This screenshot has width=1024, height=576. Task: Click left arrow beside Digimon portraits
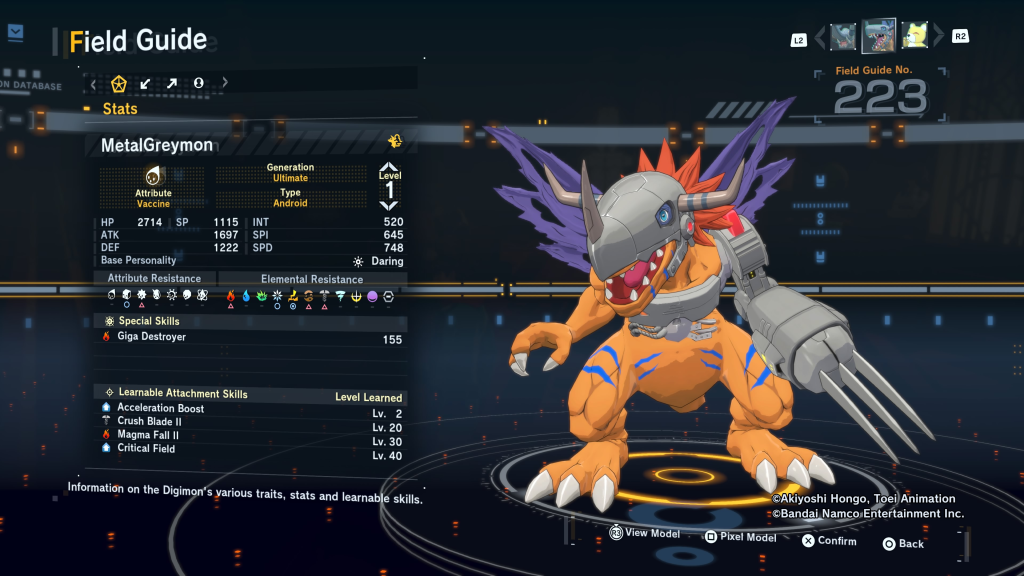point(820,37)
